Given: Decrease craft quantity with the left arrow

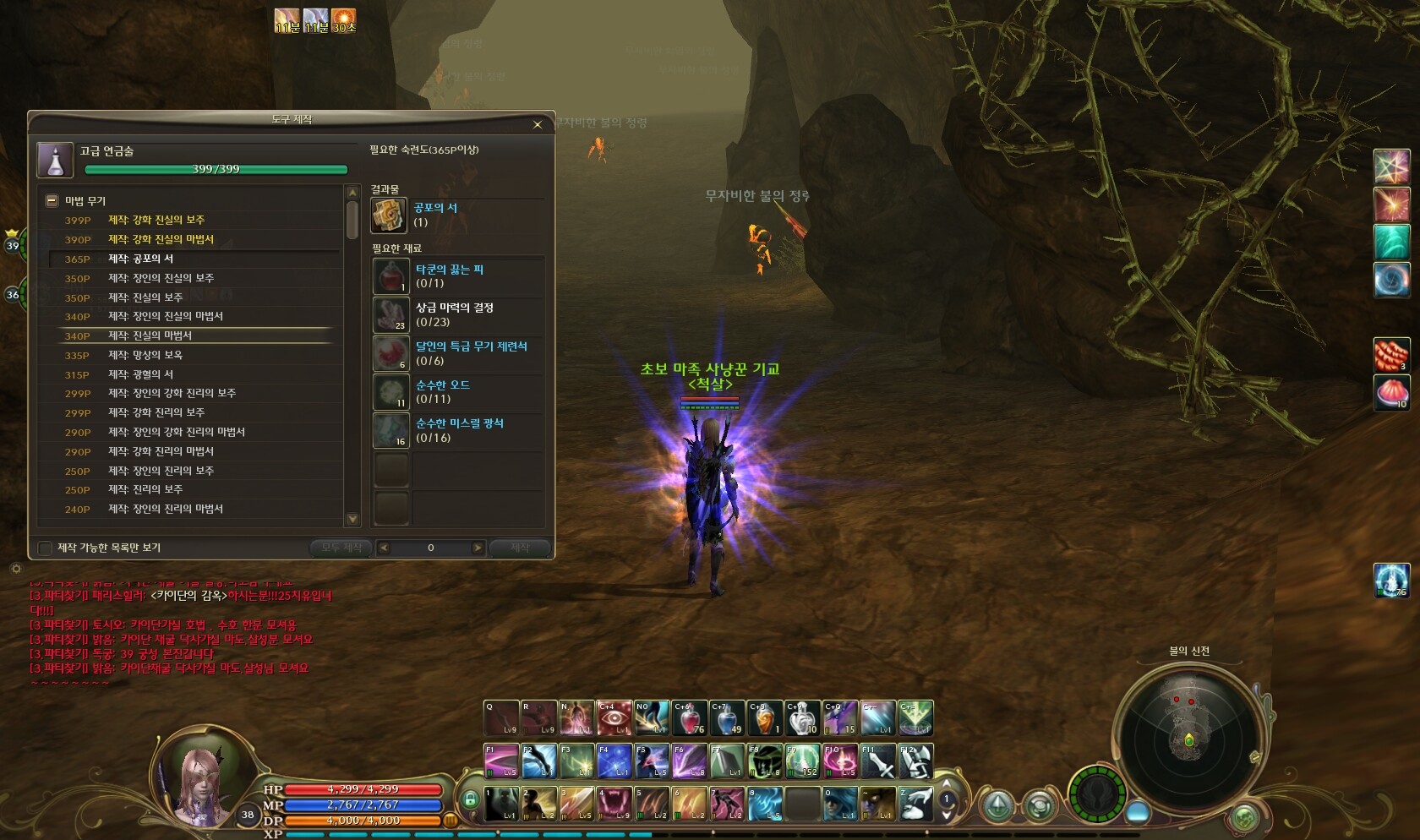Looking at the screenshot, I should (x=384, y=548).
